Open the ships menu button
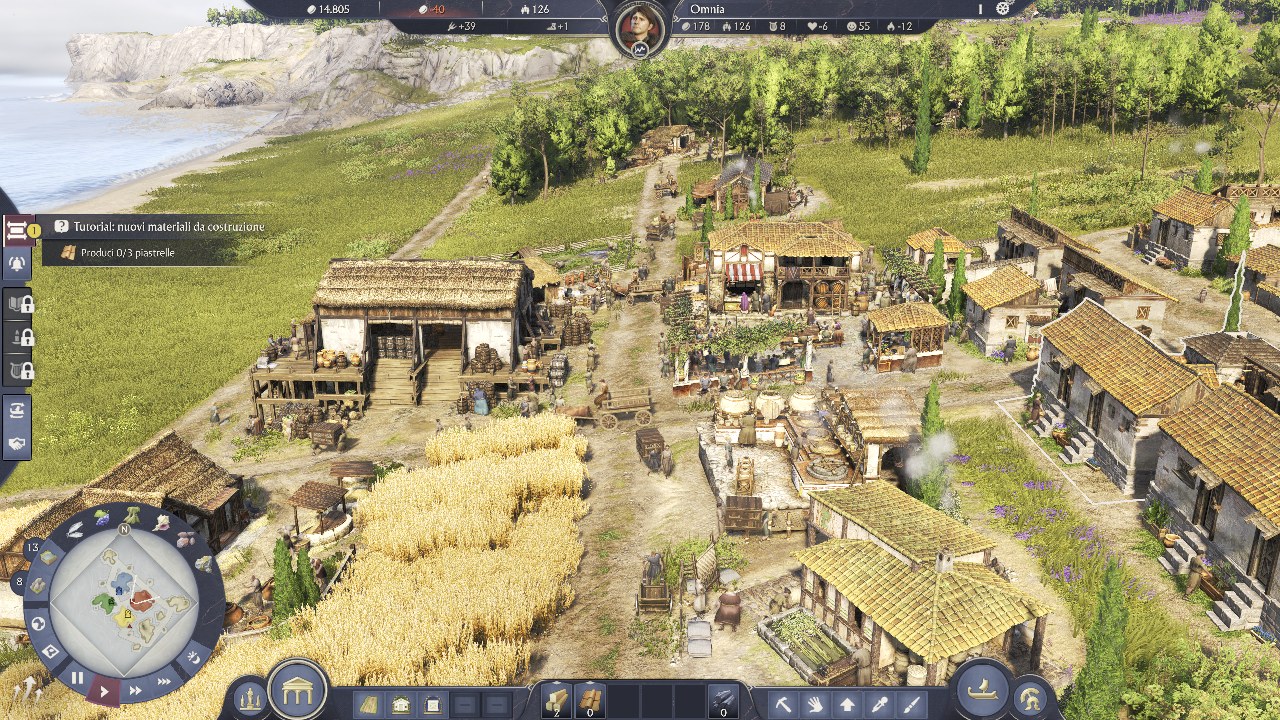 tap(982, 690)
